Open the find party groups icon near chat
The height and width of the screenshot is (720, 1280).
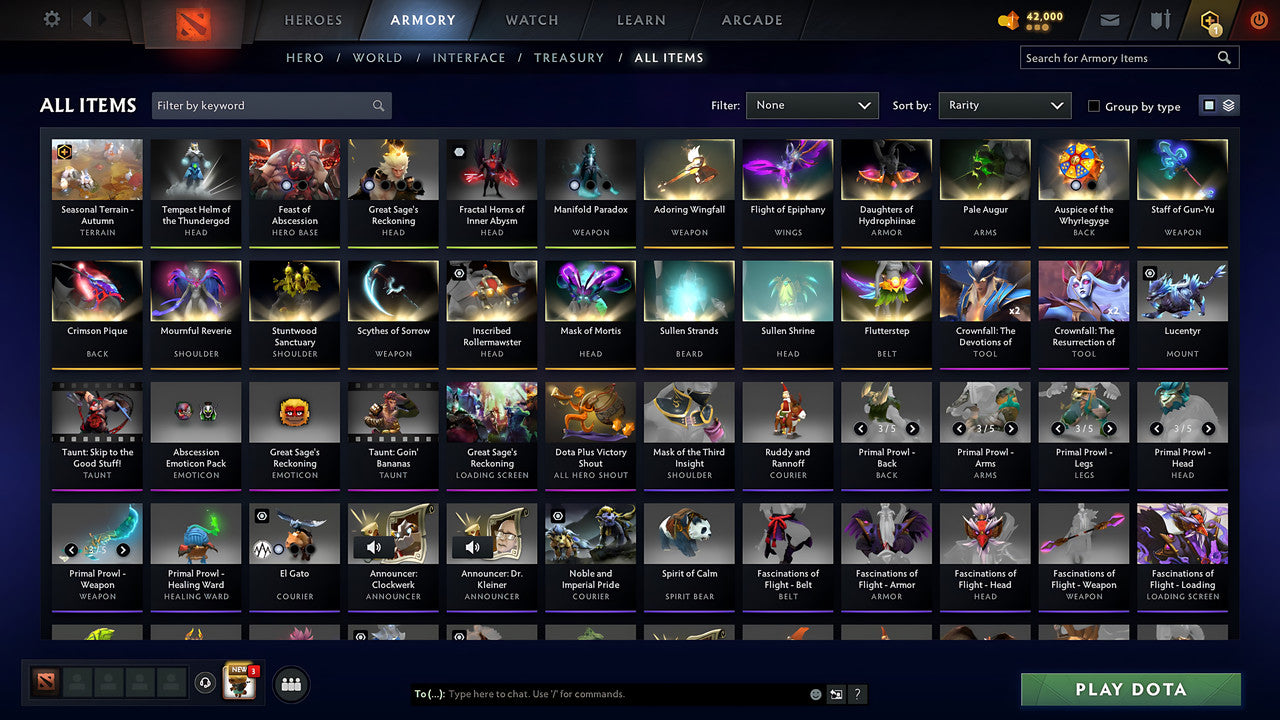point(290,684)
